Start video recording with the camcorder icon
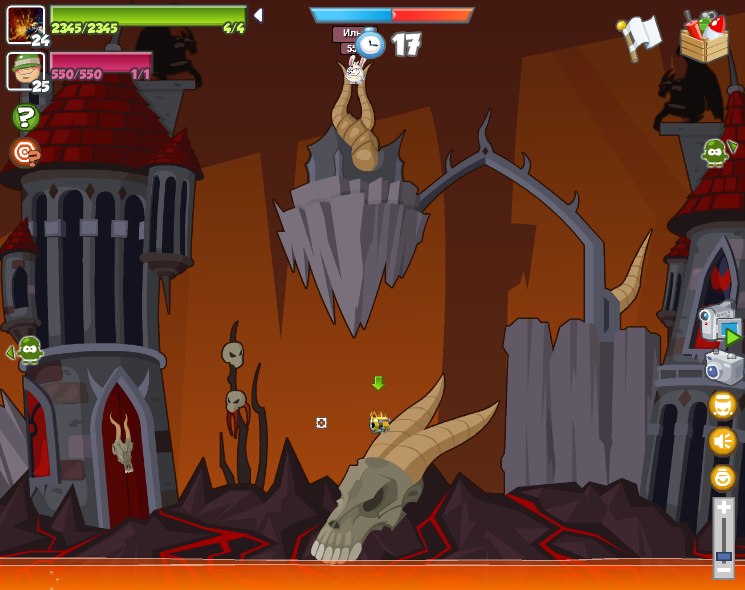The height and width of the screenshot is (590, 745). coord(719,323)
